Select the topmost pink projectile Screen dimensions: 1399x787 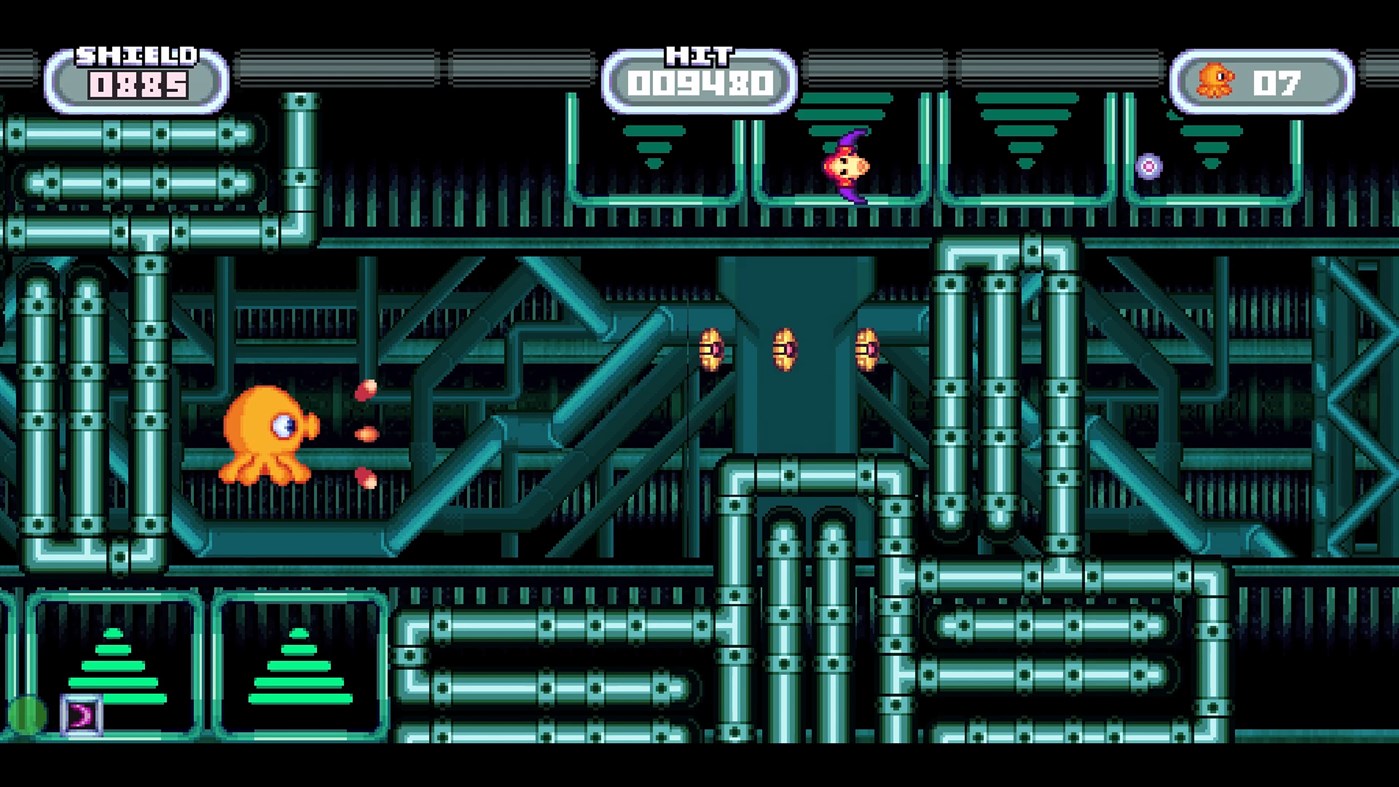368,390
